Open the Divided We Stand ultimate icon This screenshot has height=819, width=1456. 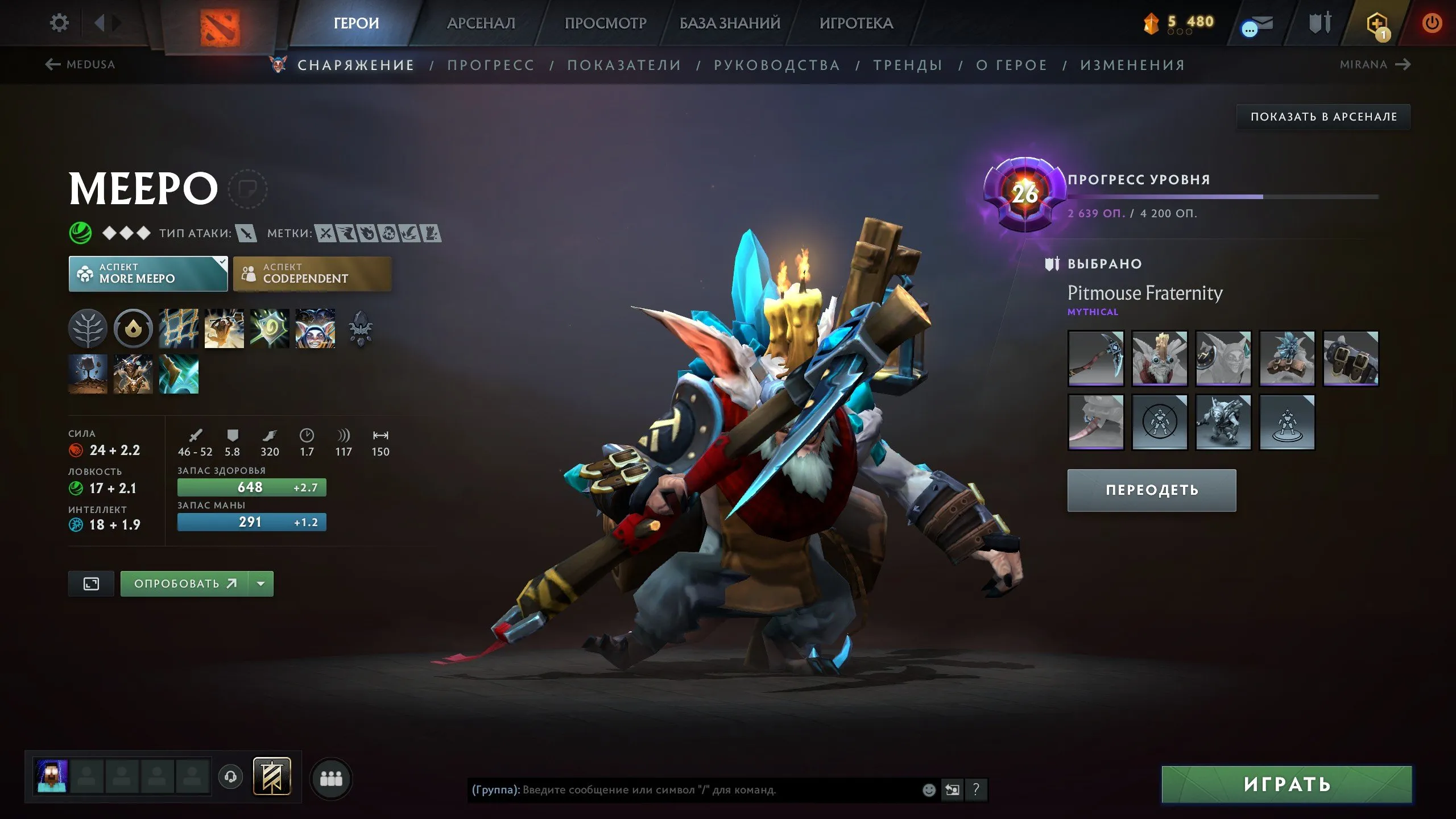click(315, 329)
